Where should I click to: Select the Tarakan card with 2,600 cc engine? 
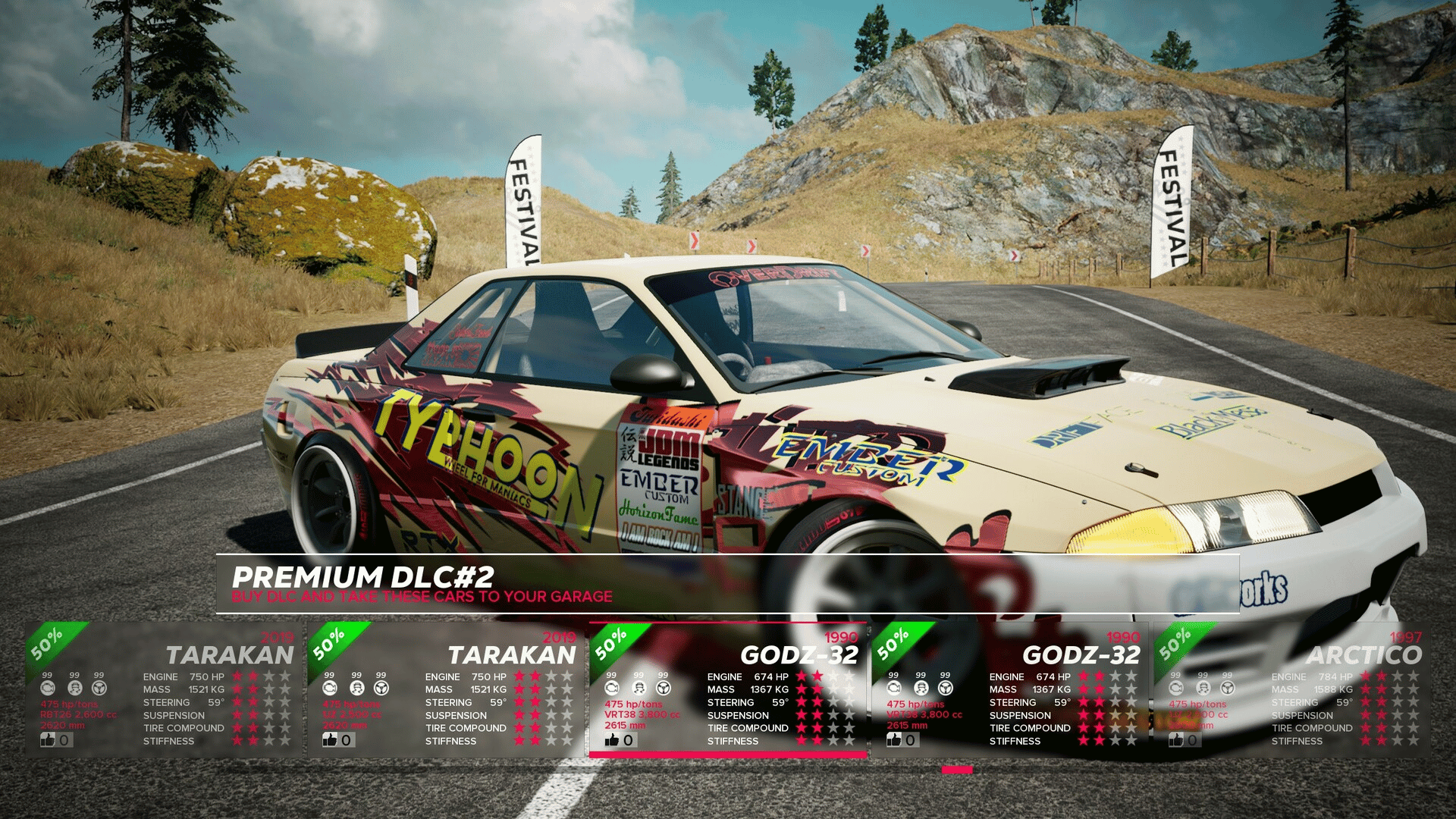click(x=164, y=690)
